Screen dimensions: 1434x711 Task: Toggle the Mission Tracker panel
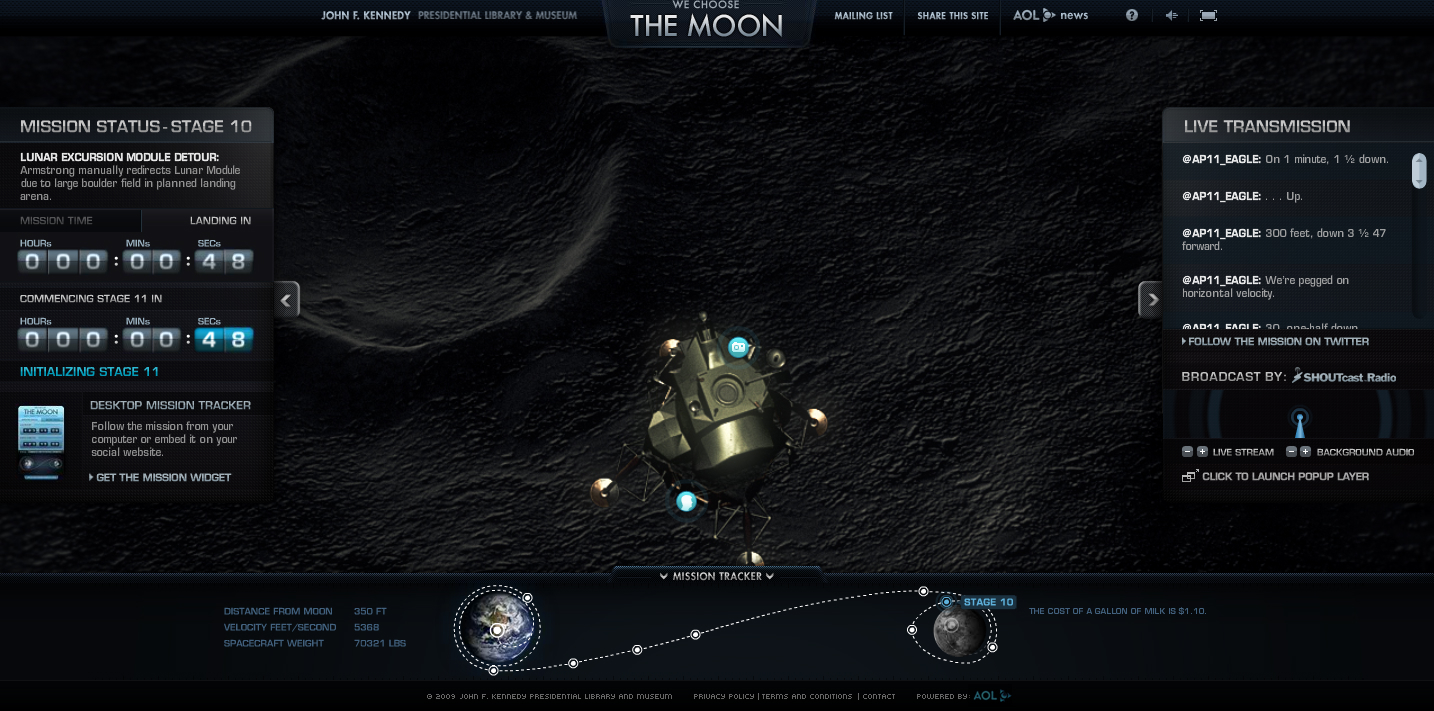click(717, 577)
